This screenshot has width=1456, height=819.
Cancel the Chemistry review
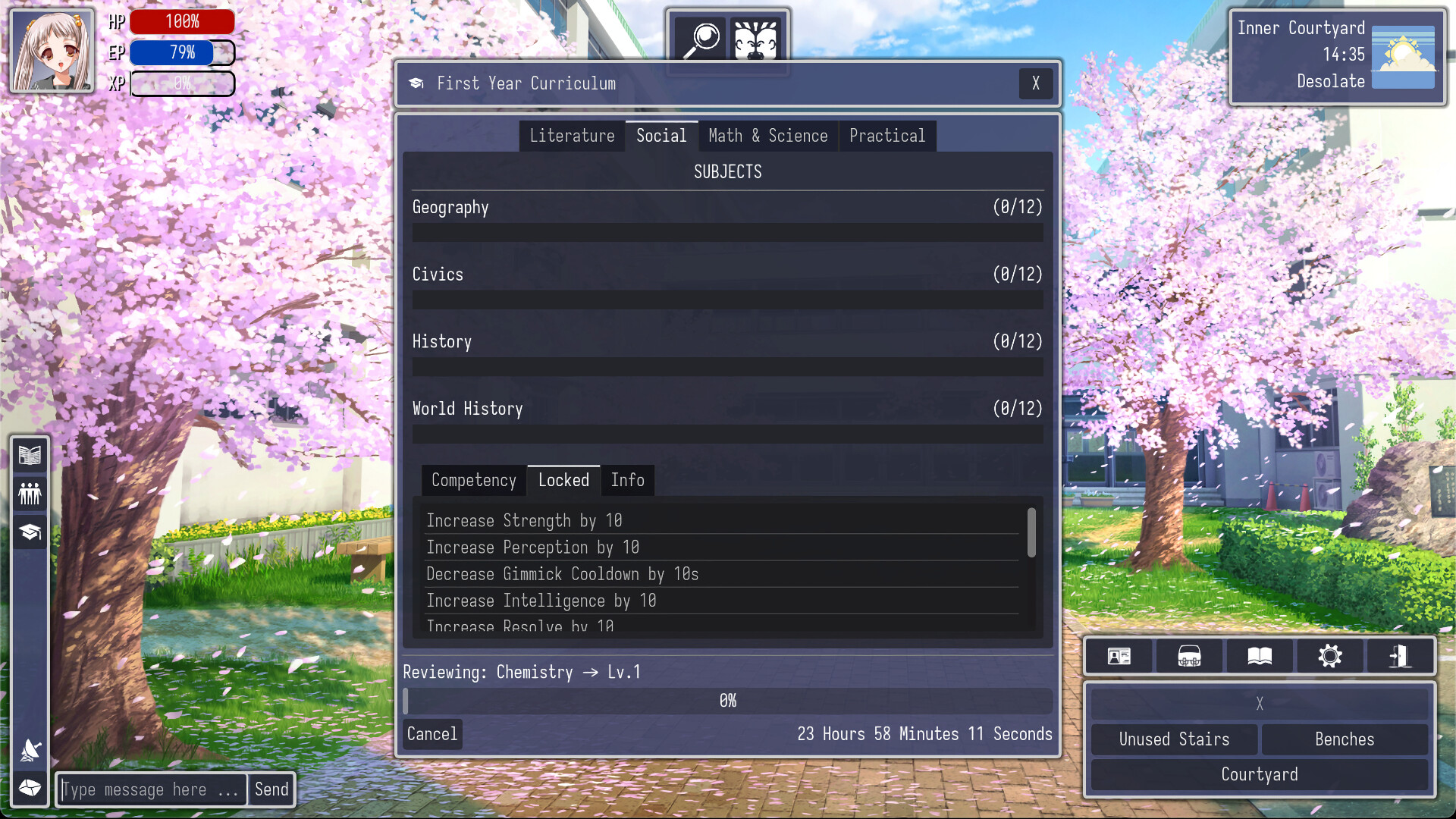click(x=431, y=734)
